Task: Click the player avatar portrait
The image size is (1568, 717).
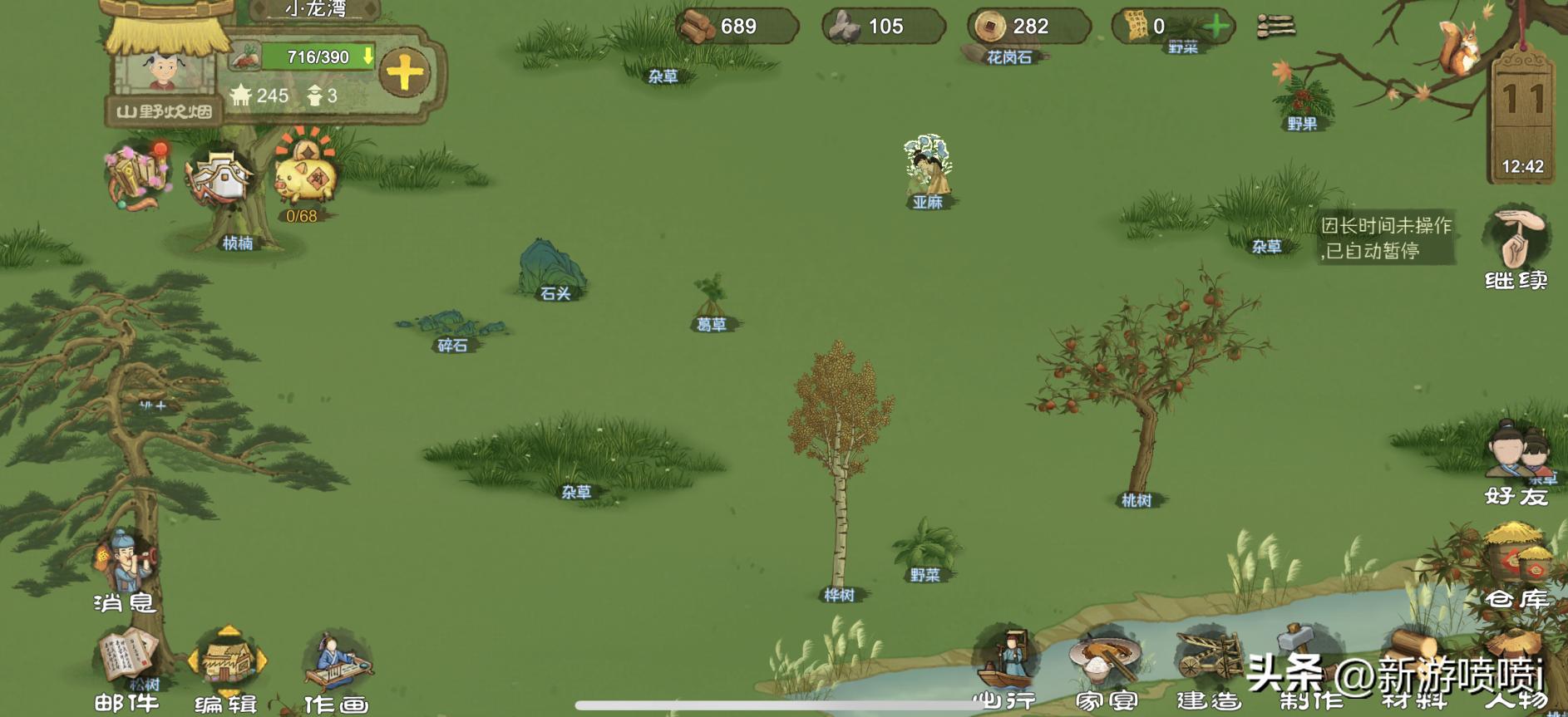Action: pos(163,71)
